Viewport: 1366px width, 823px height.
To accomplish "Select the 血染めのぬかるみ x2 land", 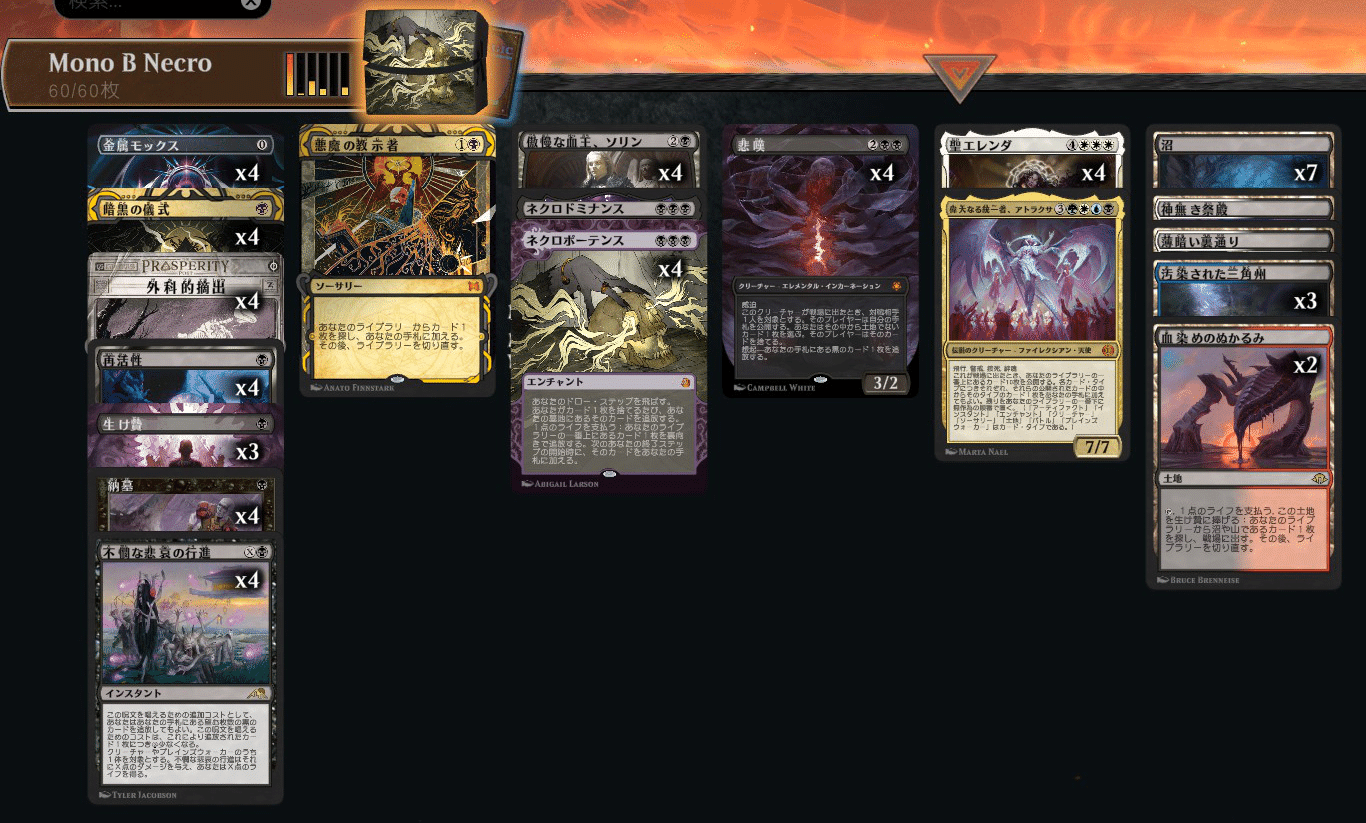I will [1242, 340].
